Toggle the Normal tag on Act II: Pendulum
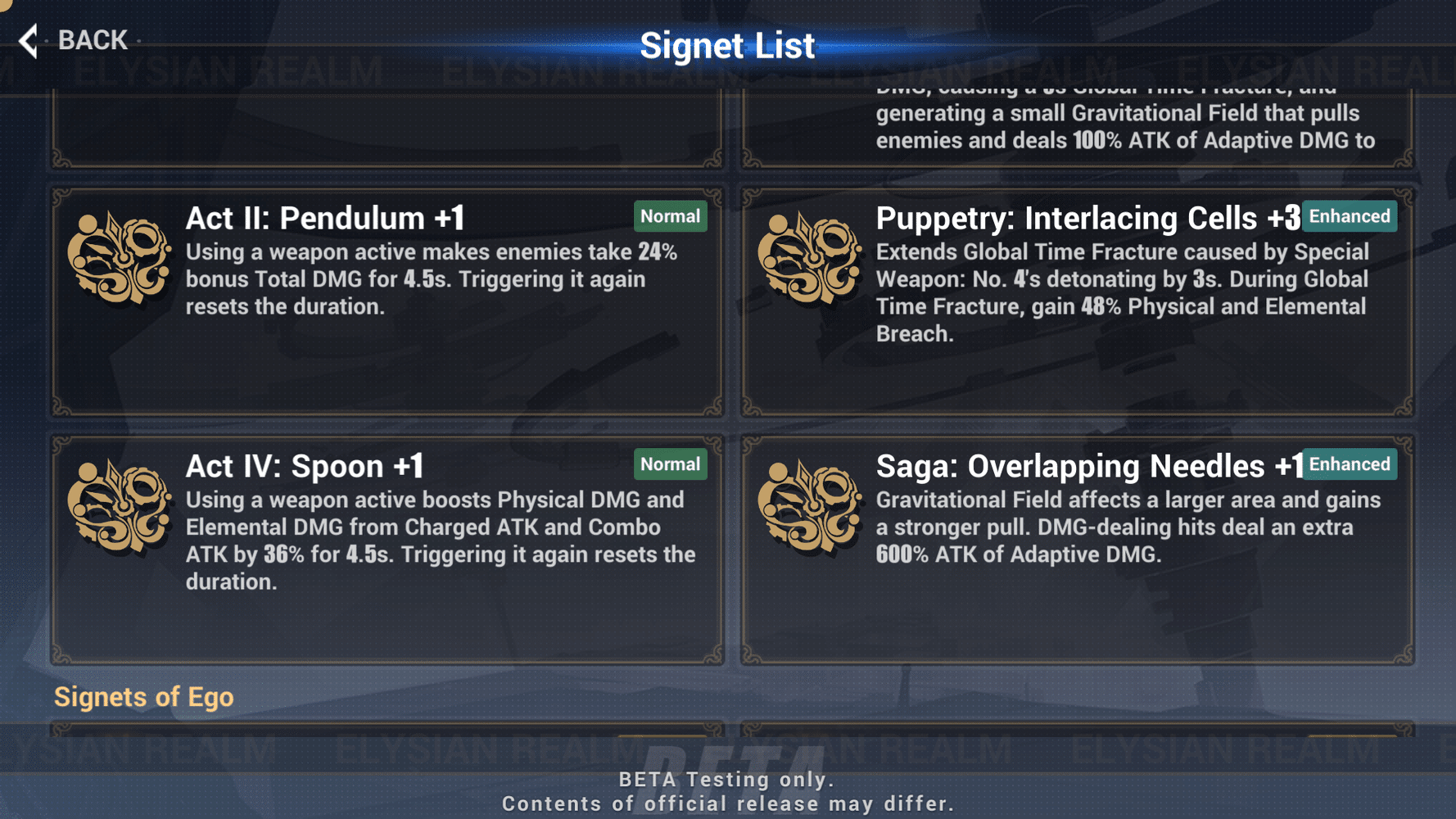This screenshot has width=1456, height=819. [x=670, y=216]
